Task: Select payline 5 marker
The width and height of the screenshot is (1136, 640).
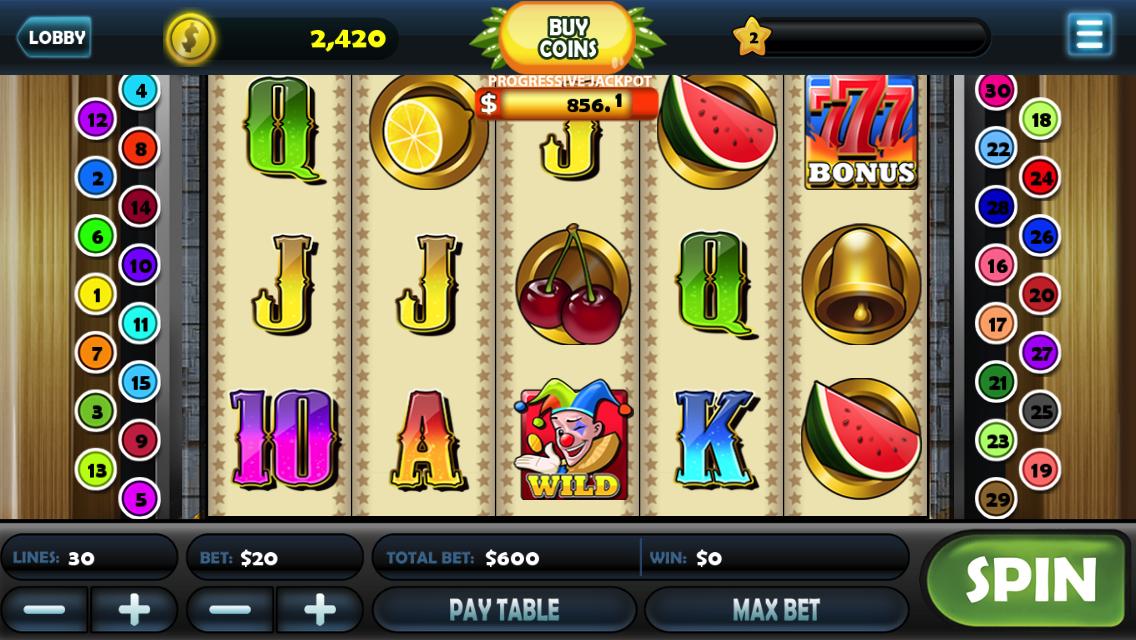Action: (139, 498)
